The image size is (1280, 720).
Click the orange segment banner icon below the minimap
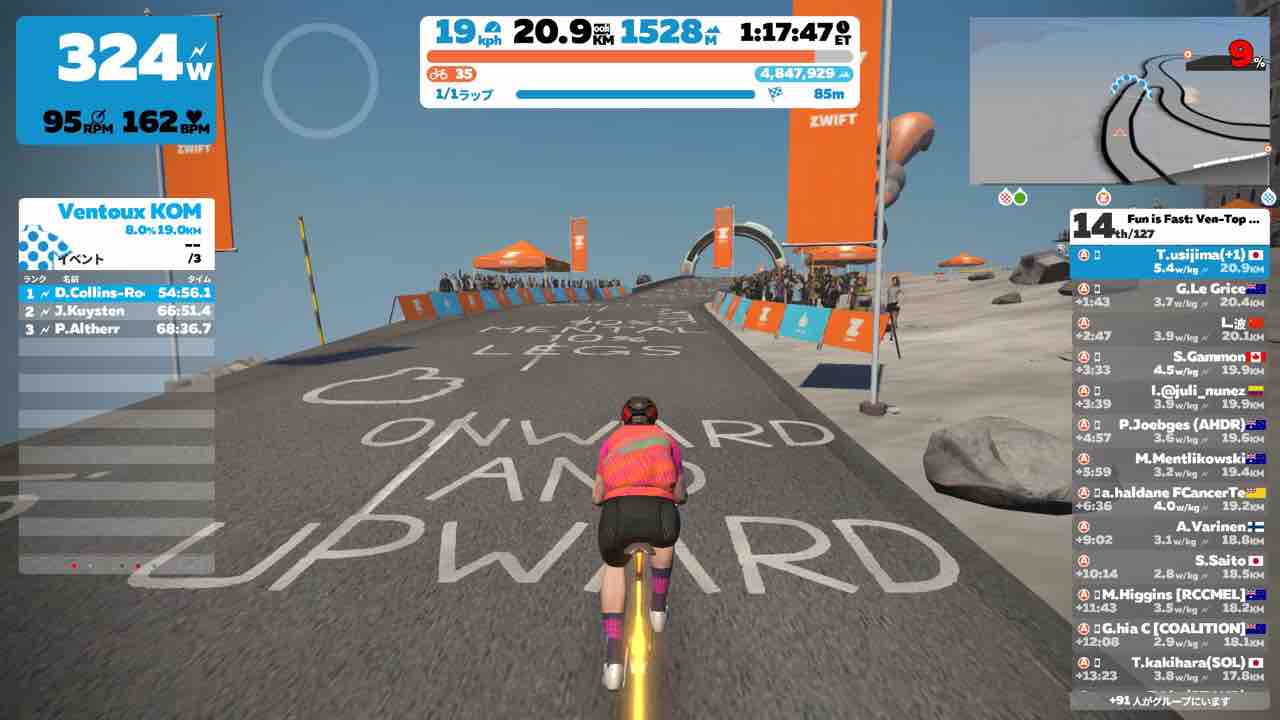[1104, 197]
